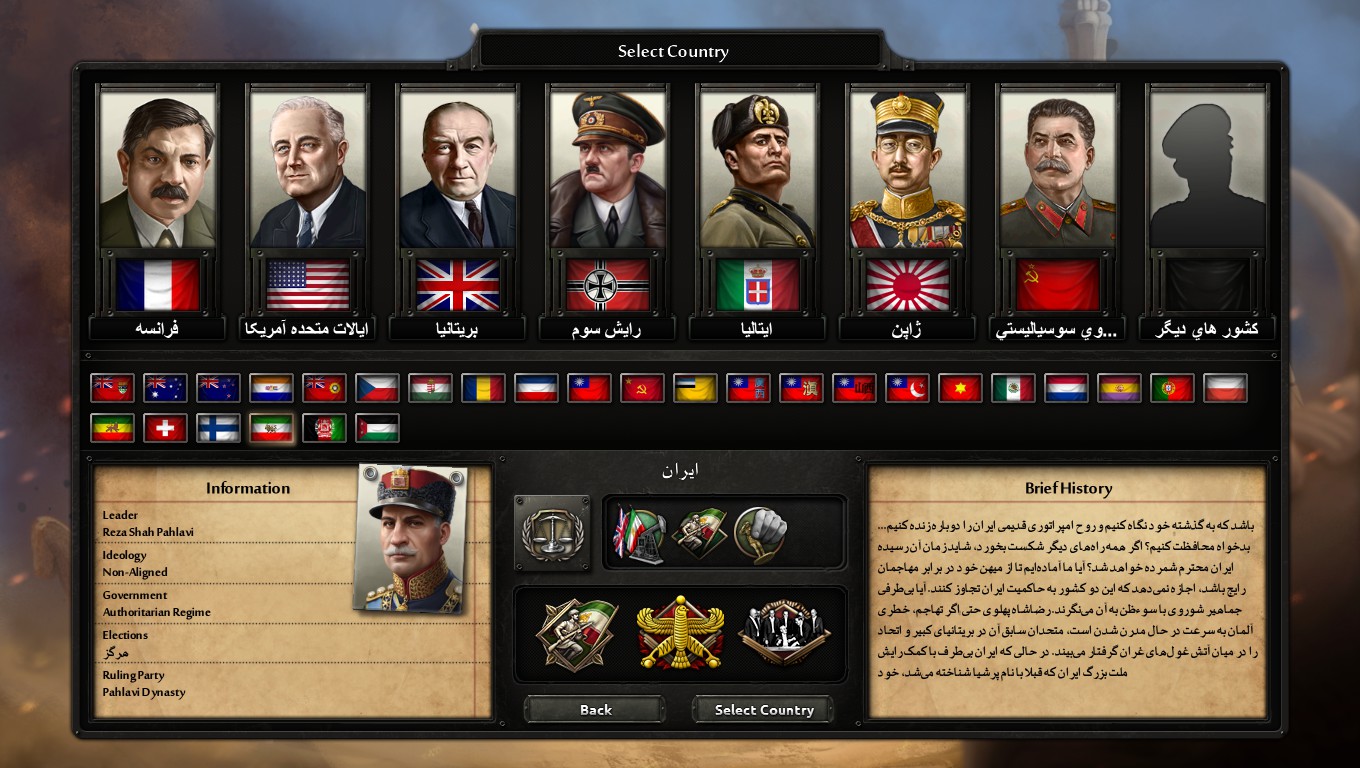Pick the Soviet Union leader portrait

(1058, 170)
